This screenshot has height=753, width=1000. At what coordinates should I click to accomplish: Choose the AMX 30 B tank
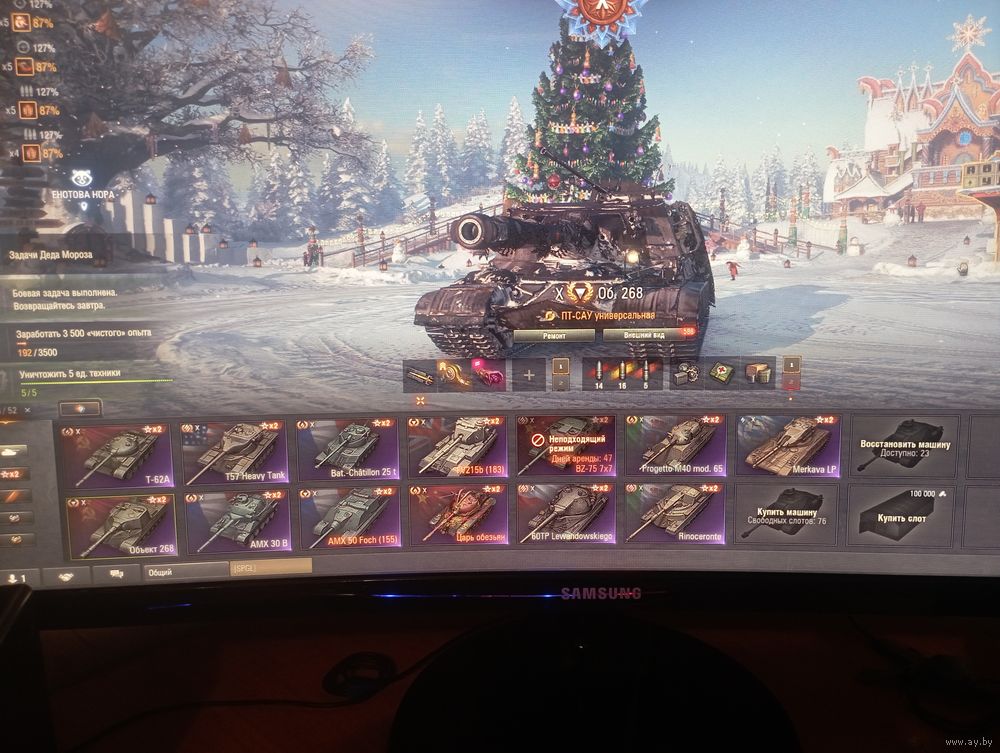tap(238, 522)
